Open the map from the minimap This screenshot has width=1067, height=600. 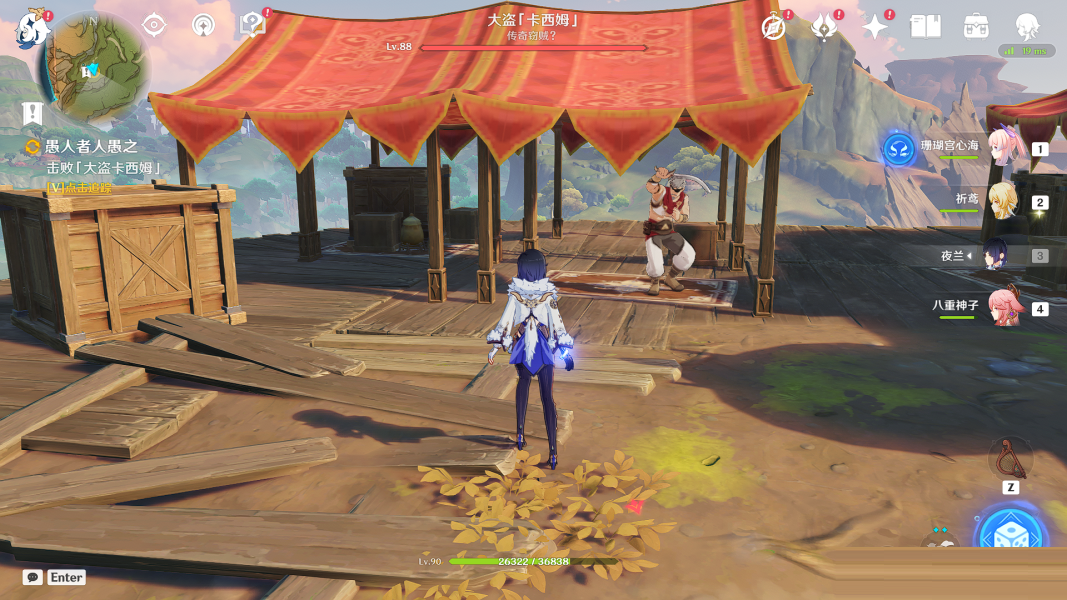93,66
